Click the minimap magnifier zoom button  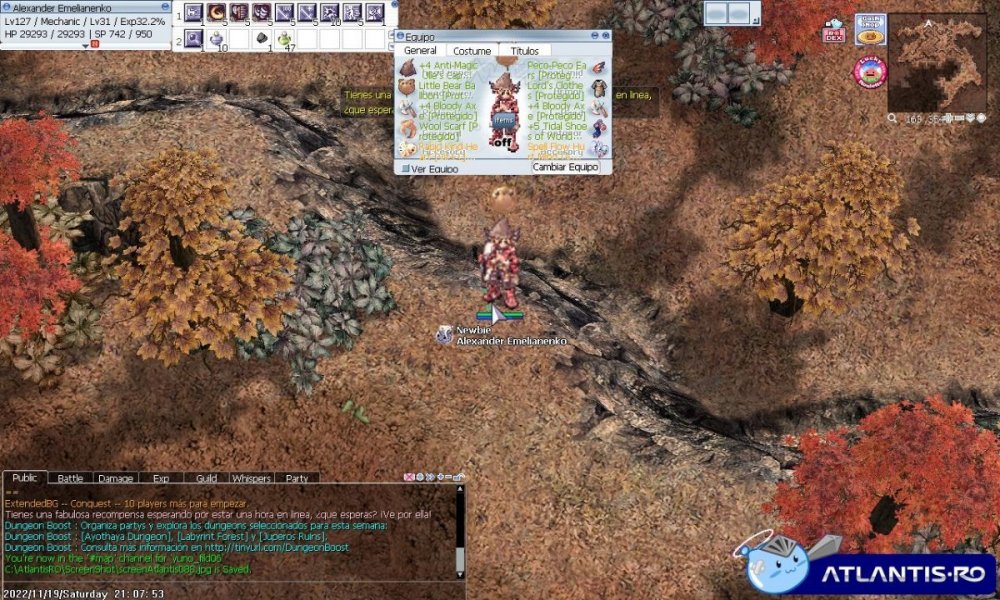coord(893,118)
